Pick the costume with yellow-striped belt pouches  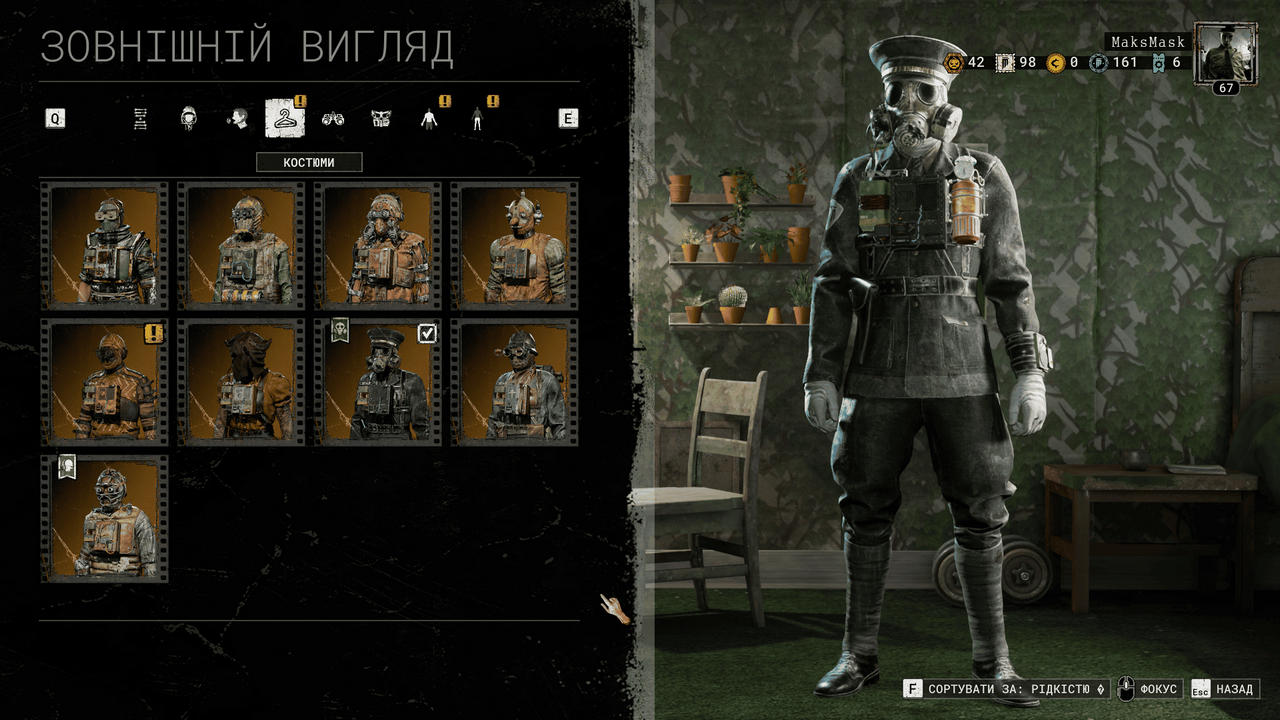pyautogui.click(x=241, y=245)
